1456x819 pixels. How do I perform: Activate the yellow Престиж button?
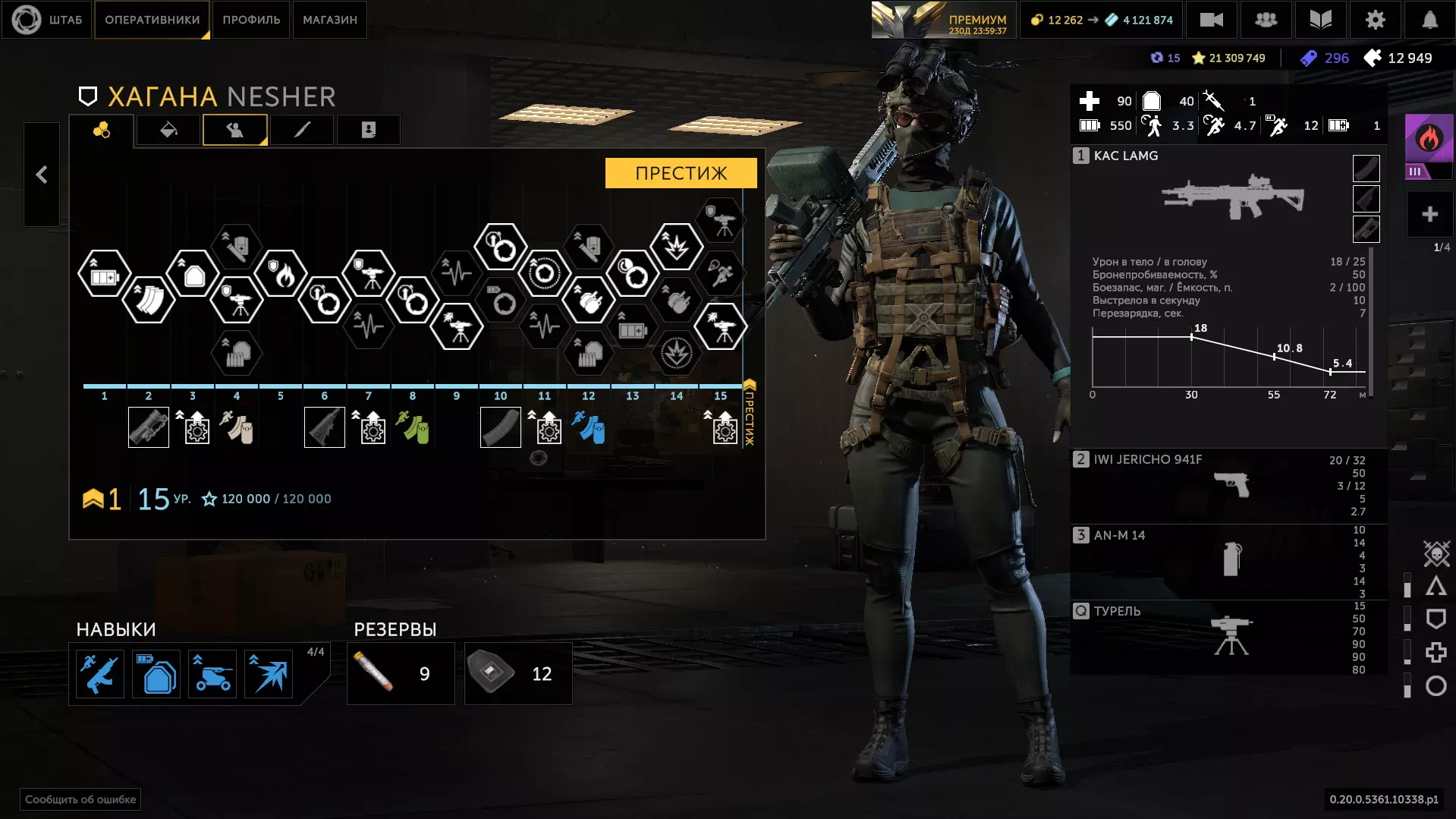[681, 173]
